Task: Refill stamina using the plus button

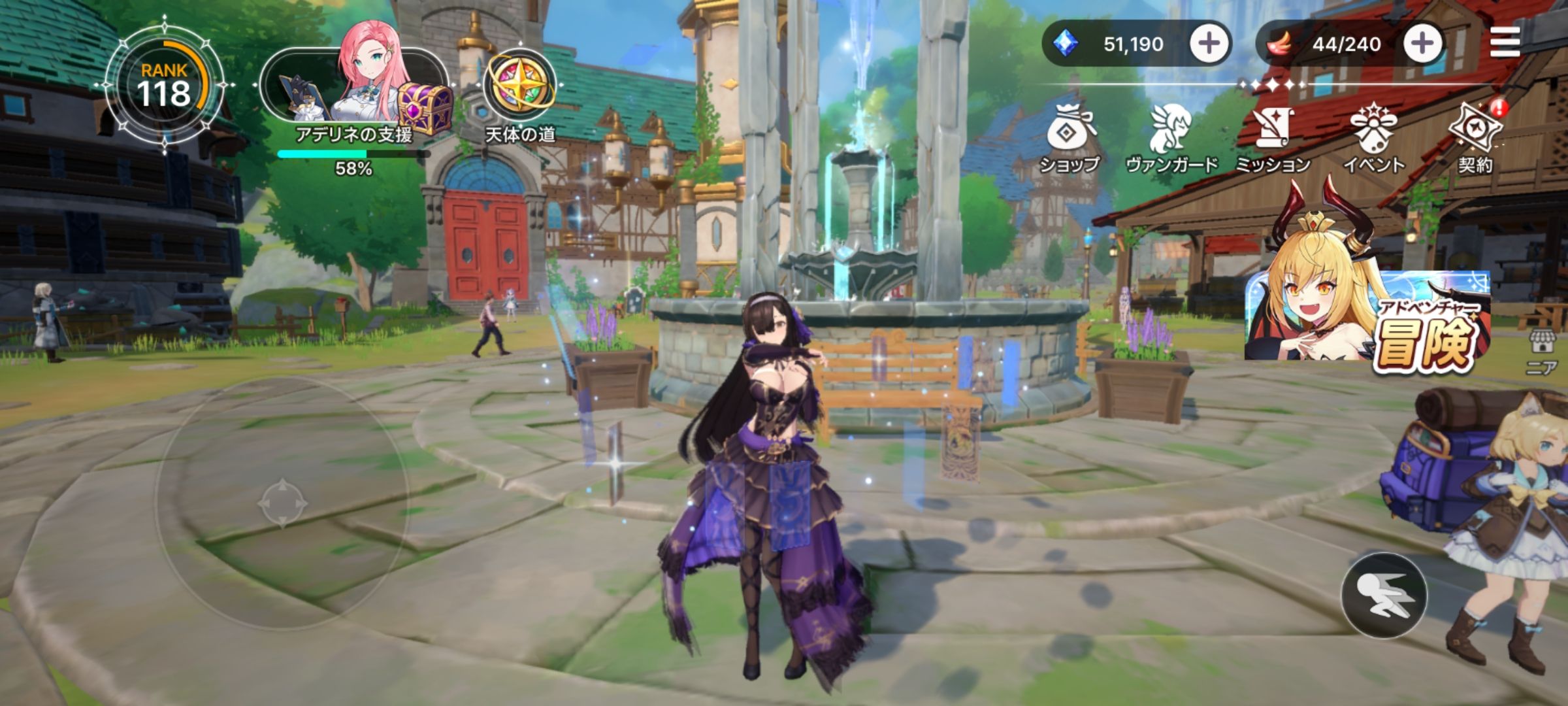Action: (1422, 44)
